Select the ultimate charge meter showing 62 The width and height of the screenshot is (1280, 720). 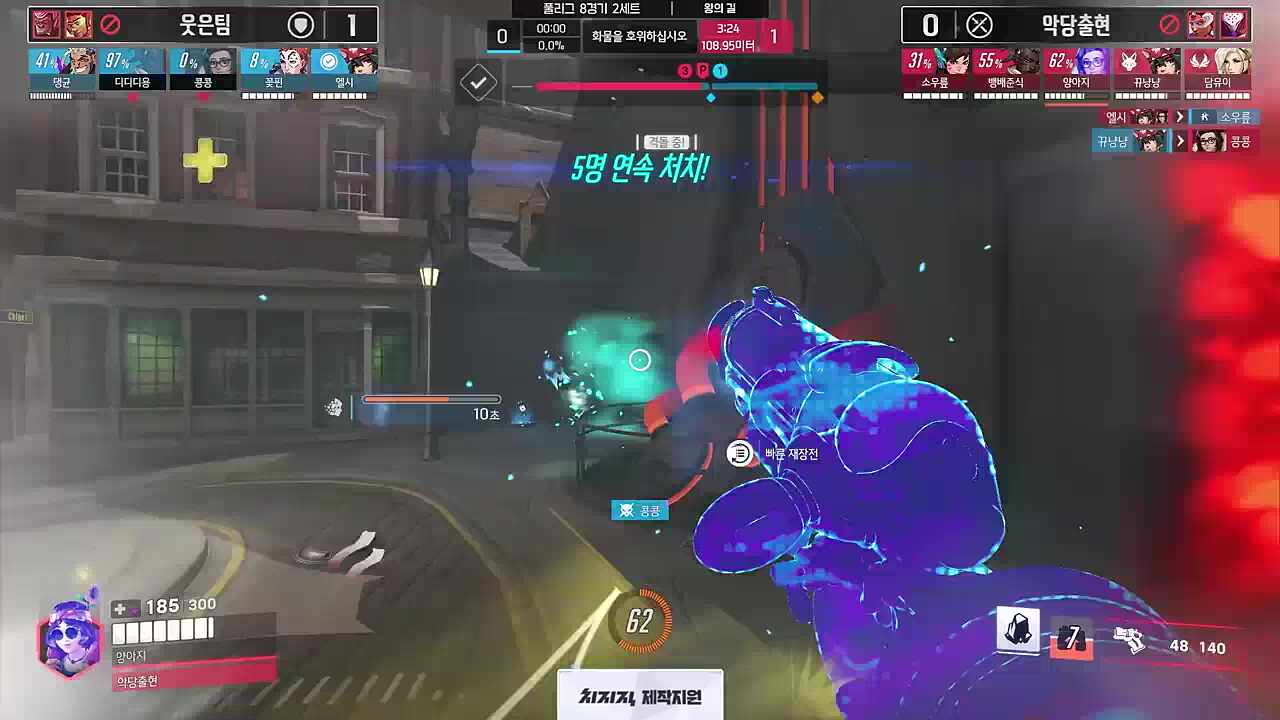(640, 618)
